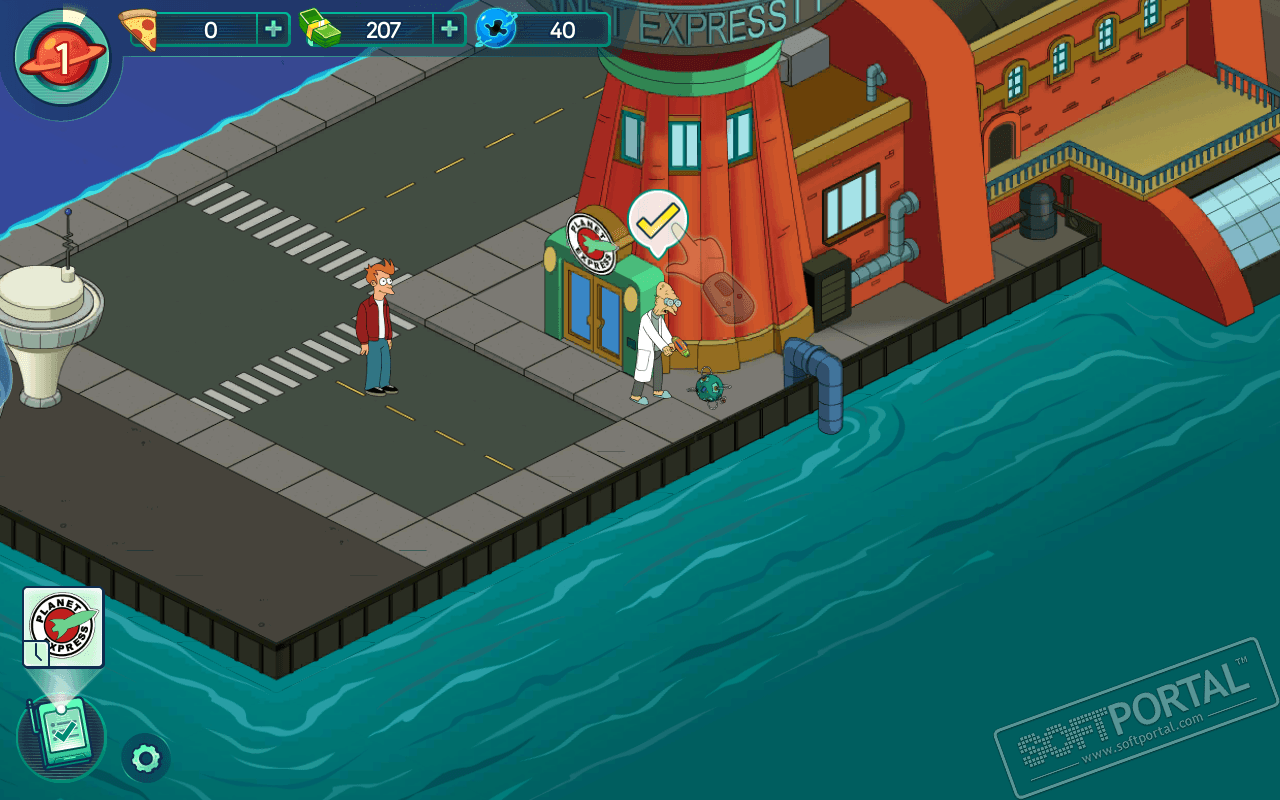This screenshot has width=1280, height=800.
Task: Tap the plus button beside pizza count
Action: 273,30
